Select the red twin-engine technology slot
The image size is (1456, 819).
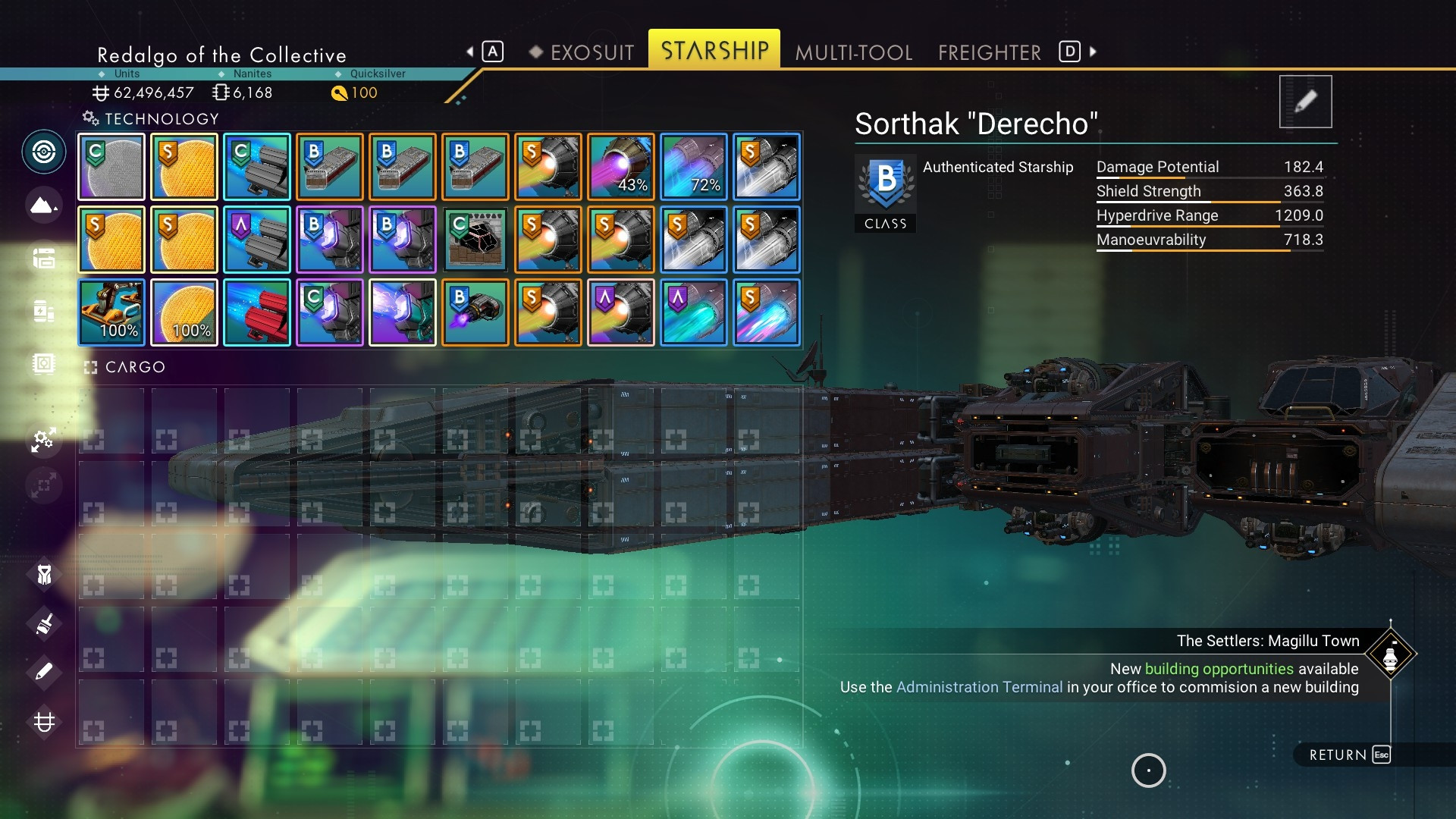click(x=257, y=312)
